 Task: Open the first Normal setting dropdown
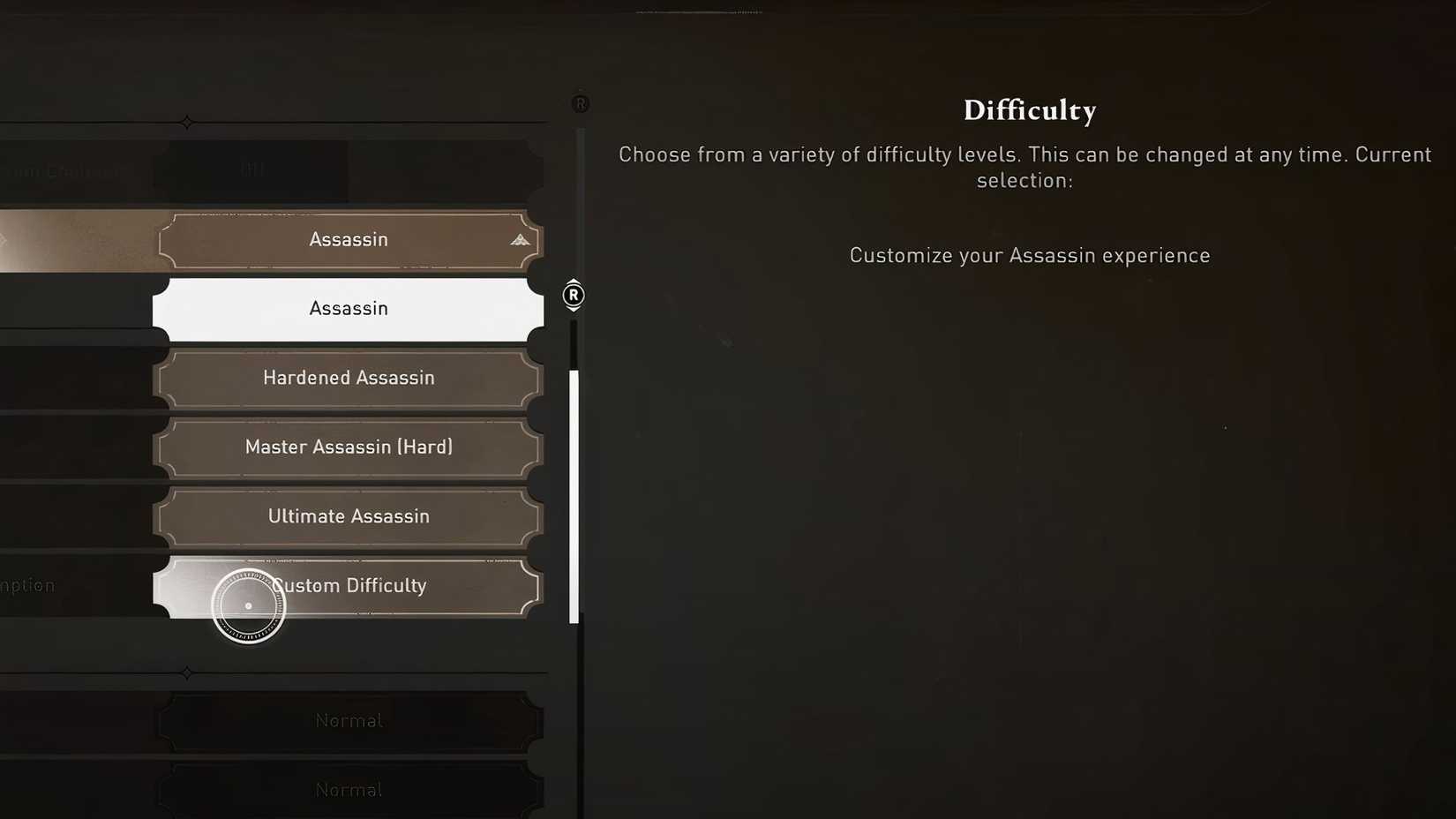coord(349,720)
